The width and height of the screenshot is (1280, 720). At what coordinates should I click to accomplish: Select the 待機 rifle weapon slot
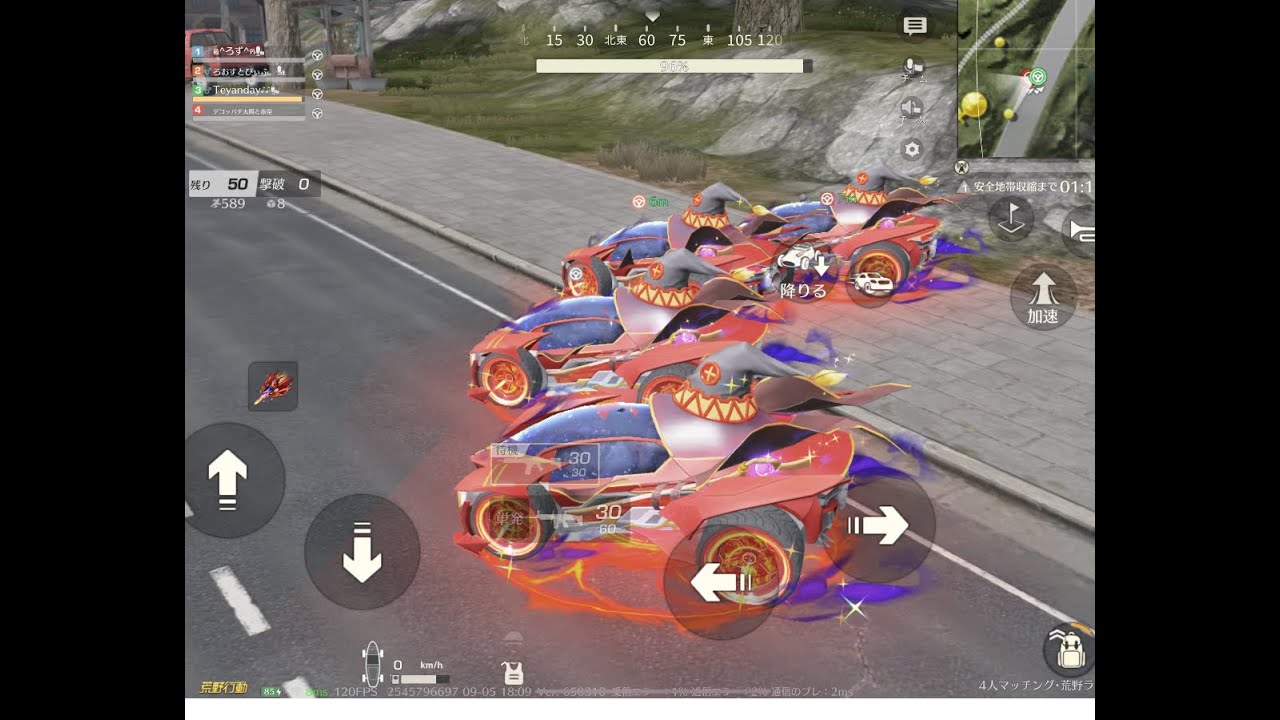click(545, 464)
